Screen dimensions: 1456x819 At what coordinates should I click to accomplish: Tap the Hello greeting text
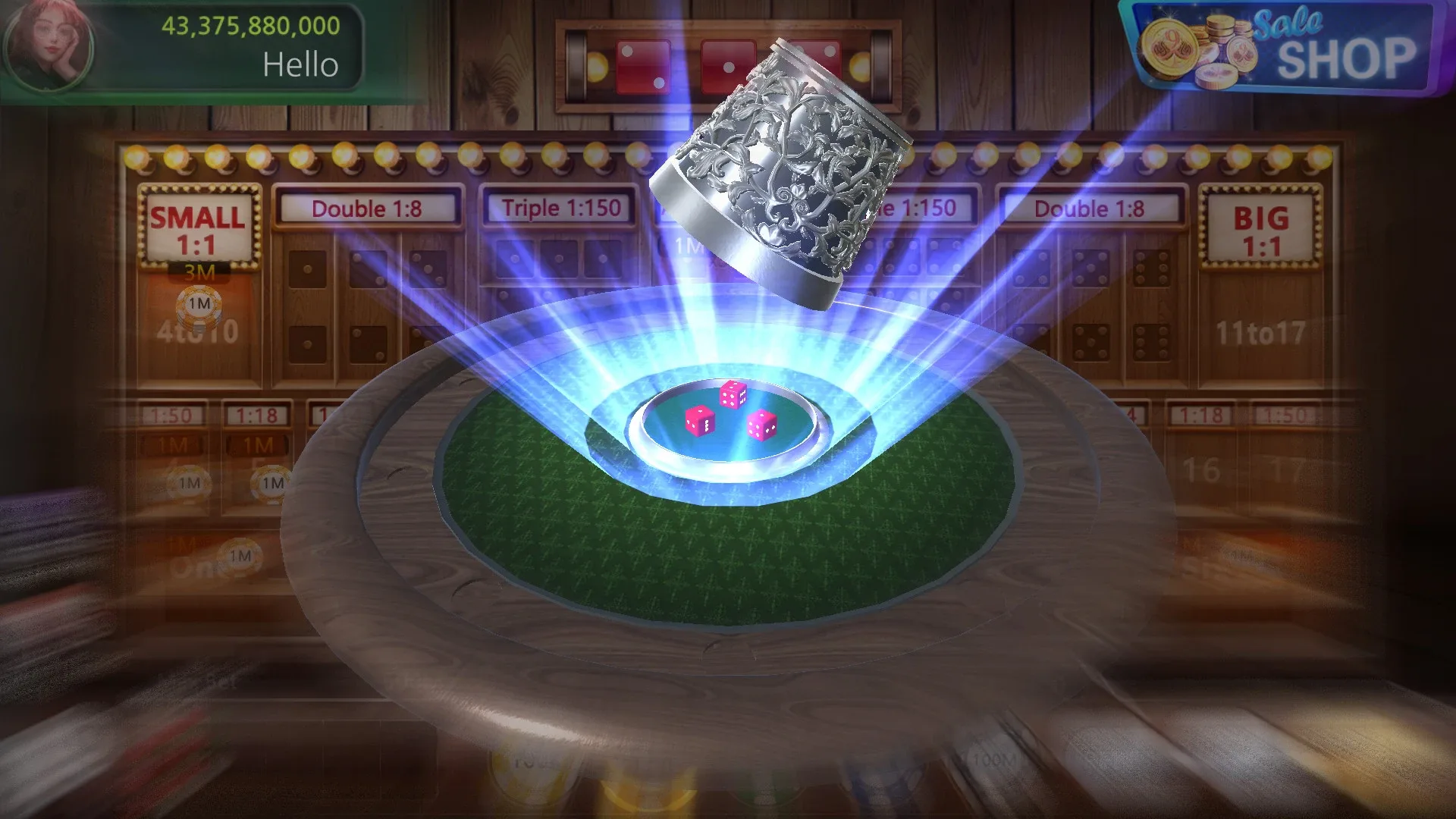300,65
